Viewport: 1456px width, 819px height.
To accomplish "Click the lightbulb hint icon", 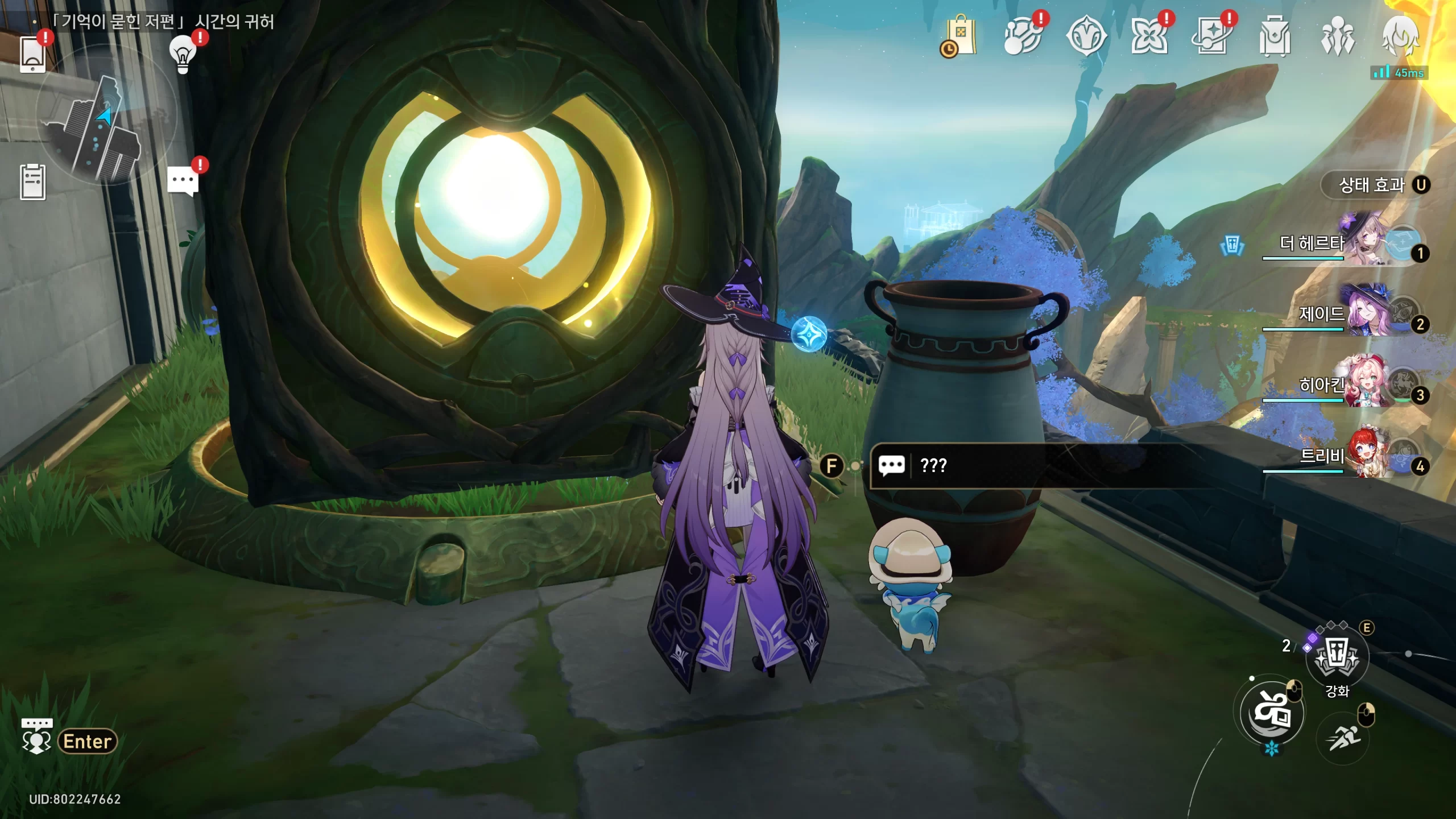I will [x=183, y=54].
